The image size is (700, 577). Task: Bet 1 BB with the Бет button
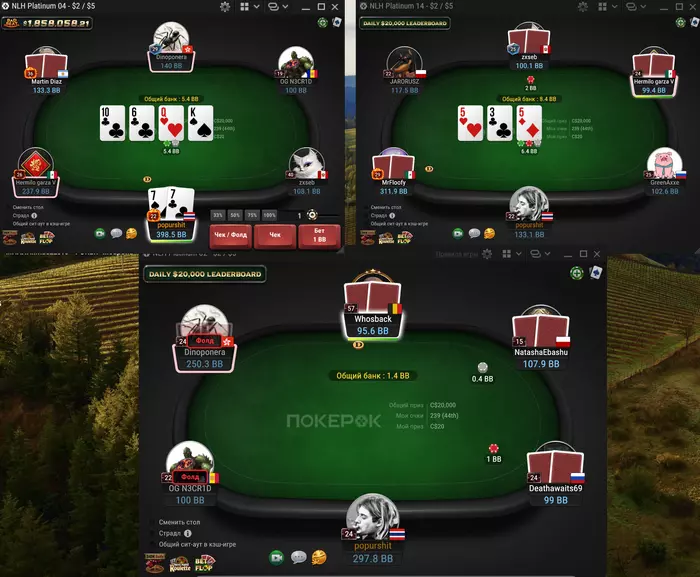319,236
